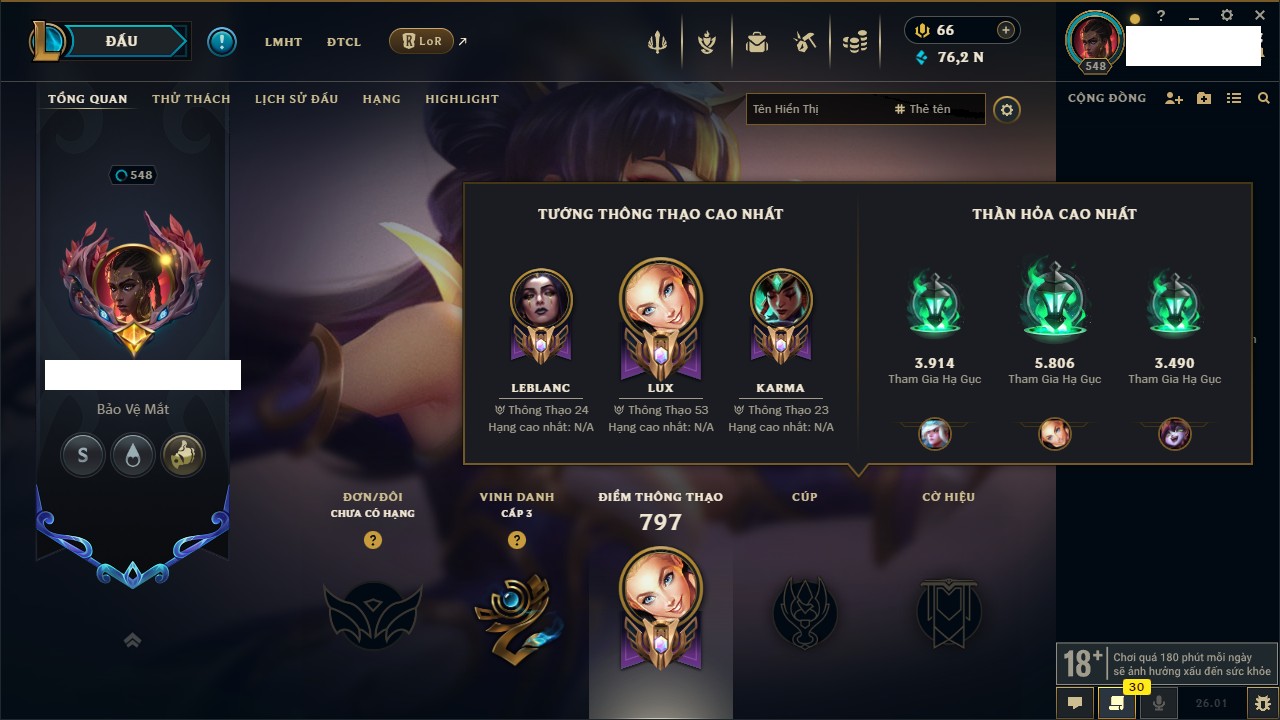1280x720 pixels.
Task: View the LỊCH SỬ ĐẤU tab
Action: pyautogui.click(x=296, y=99)
